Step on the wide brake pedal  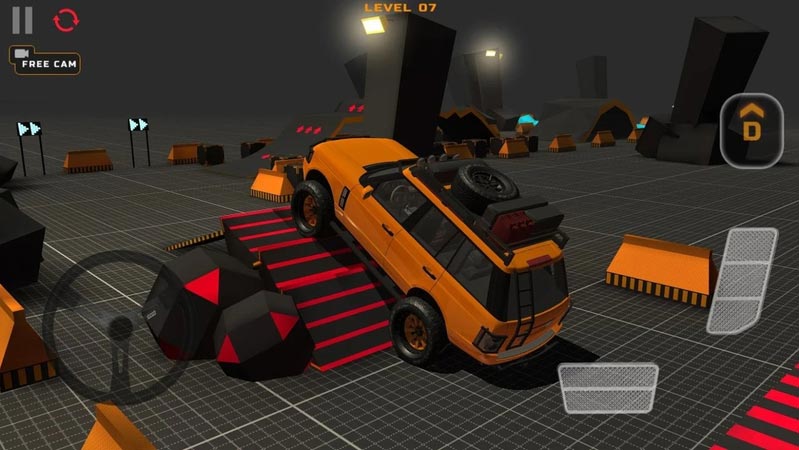click(x=608, y=388)
